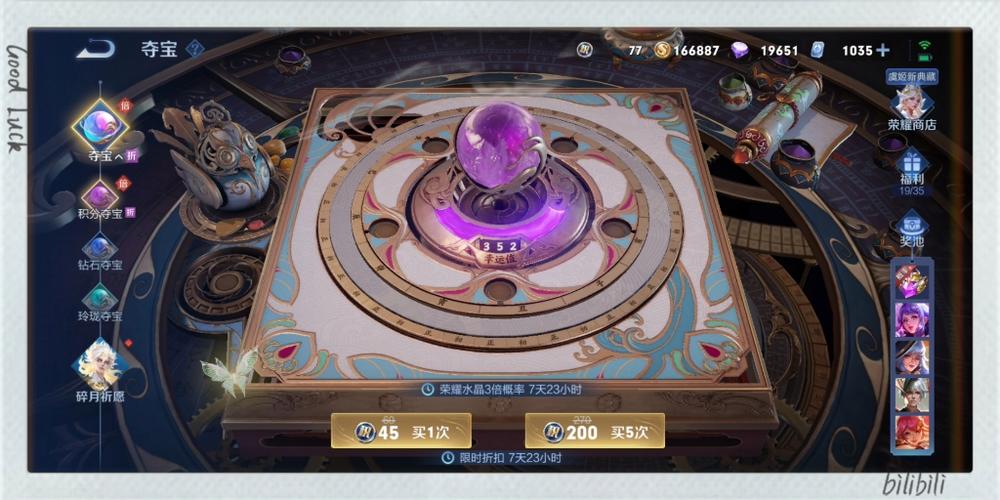Screen dimensions: 1000x500
Task: Buy five draws for 200
Action: (594, 431)
